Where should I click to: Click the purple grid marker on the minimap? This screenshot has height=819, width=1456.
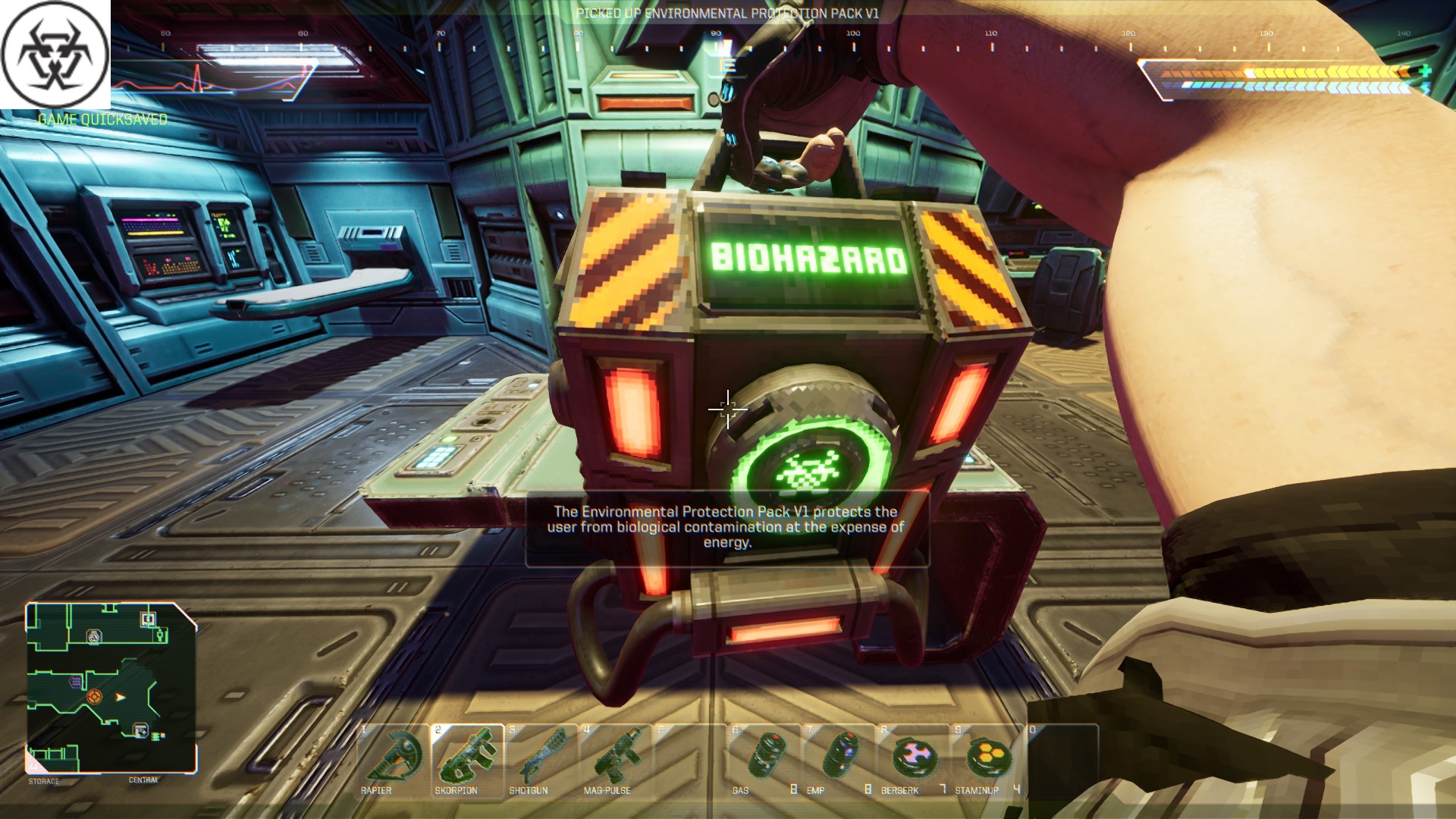pyautogui.click(x=76, y=682)
